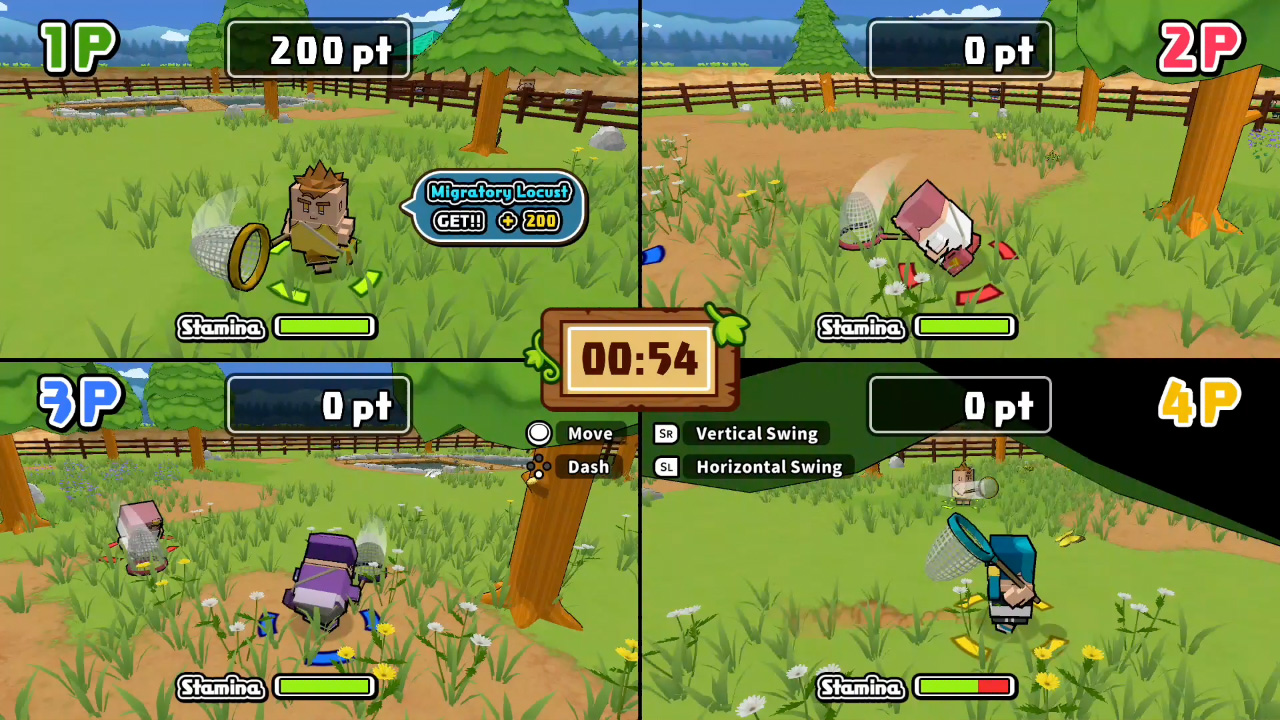
Task: Toggle the 2P player label
Action: (x=1201, y=45)
